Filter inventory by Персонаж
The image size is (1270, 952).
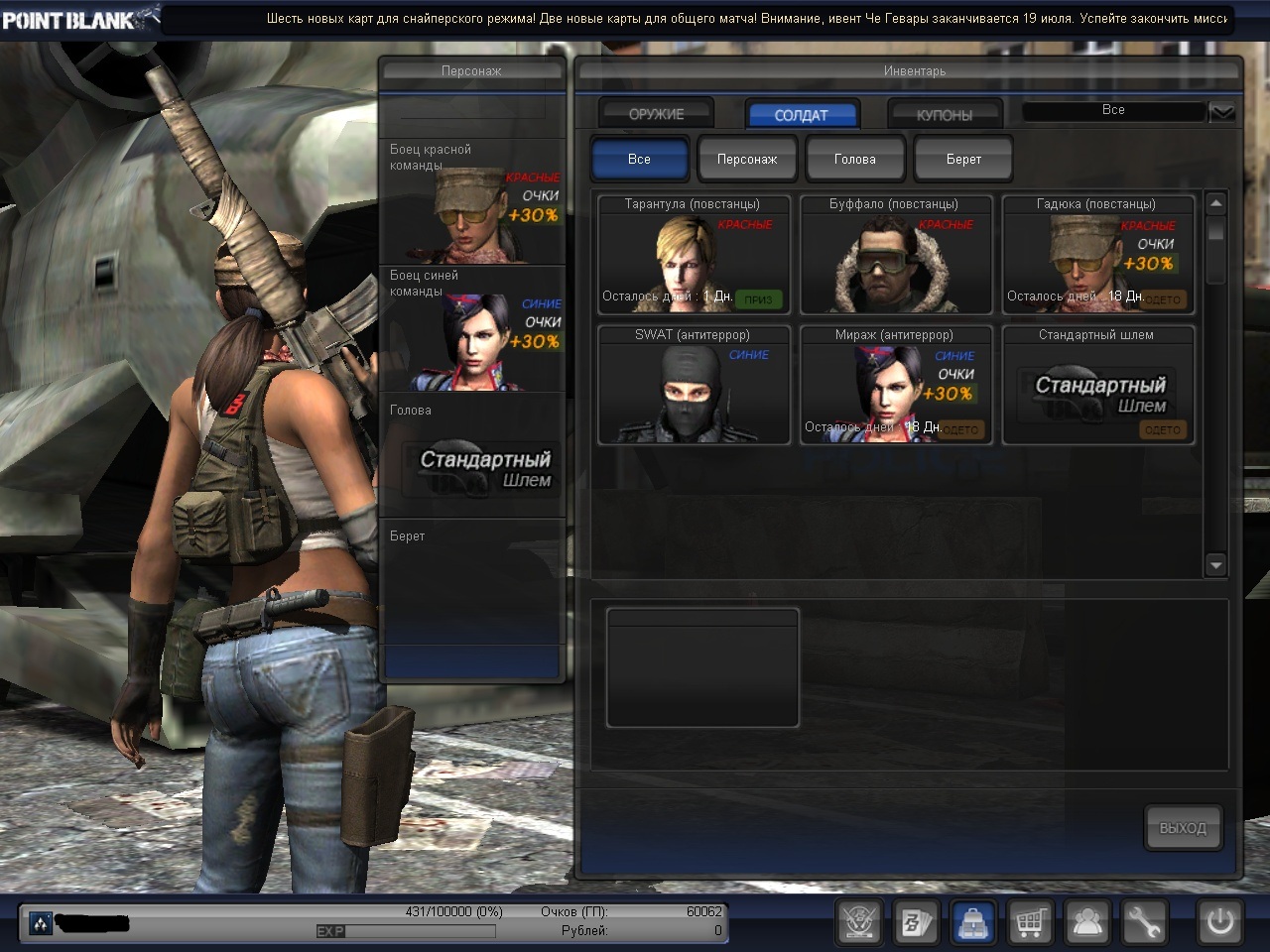747,159
